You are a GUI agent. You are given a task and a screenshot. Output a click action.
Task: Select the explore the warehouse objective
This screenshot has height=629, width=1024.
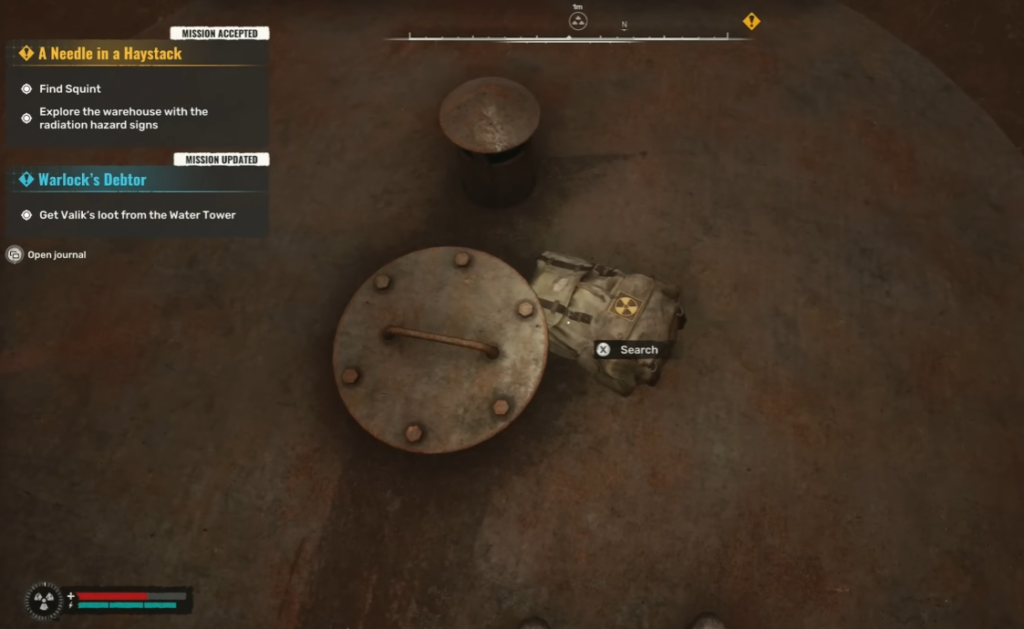click(x=123, y=118)
